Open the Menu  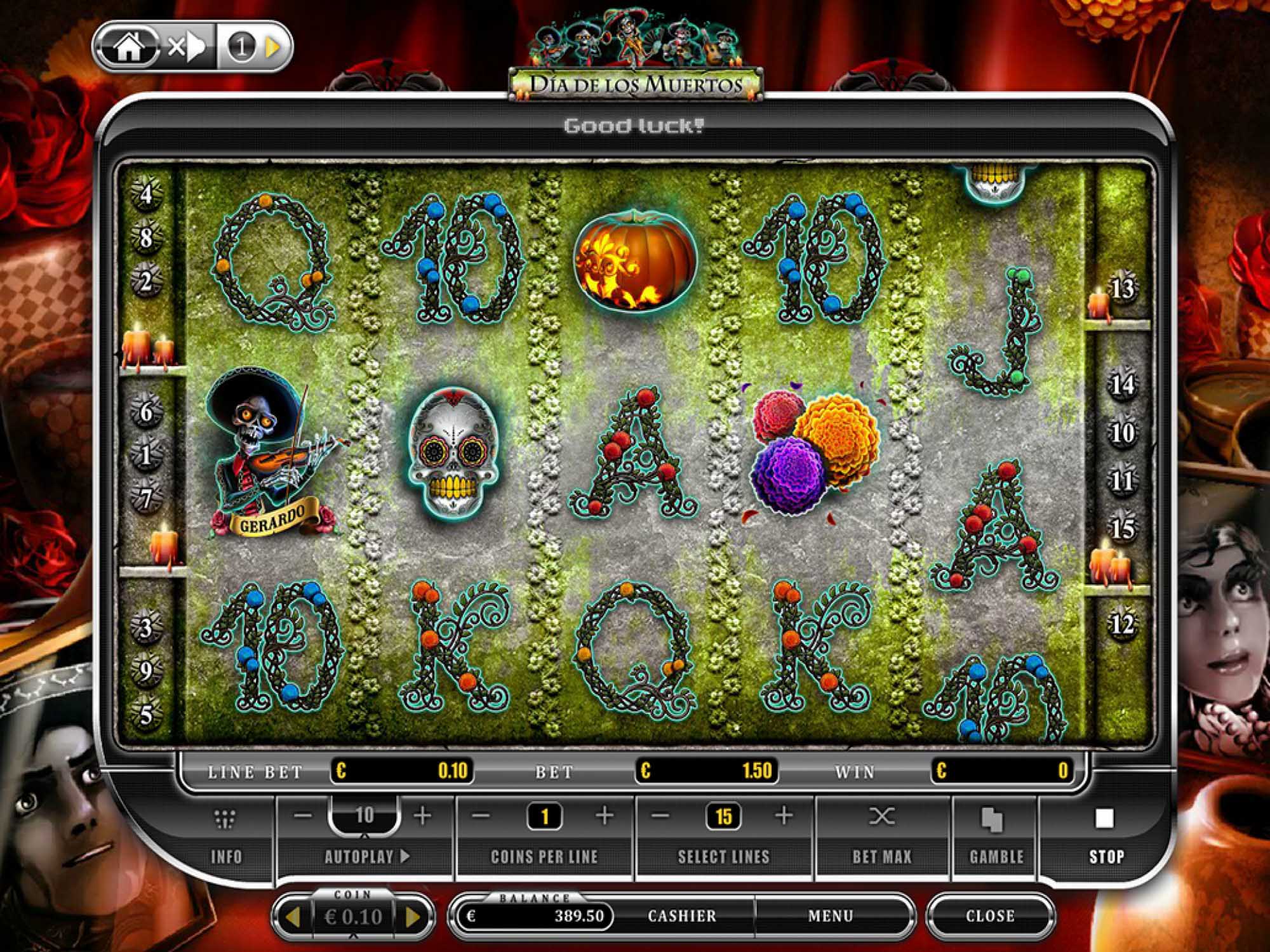click(x=831, y=916)
